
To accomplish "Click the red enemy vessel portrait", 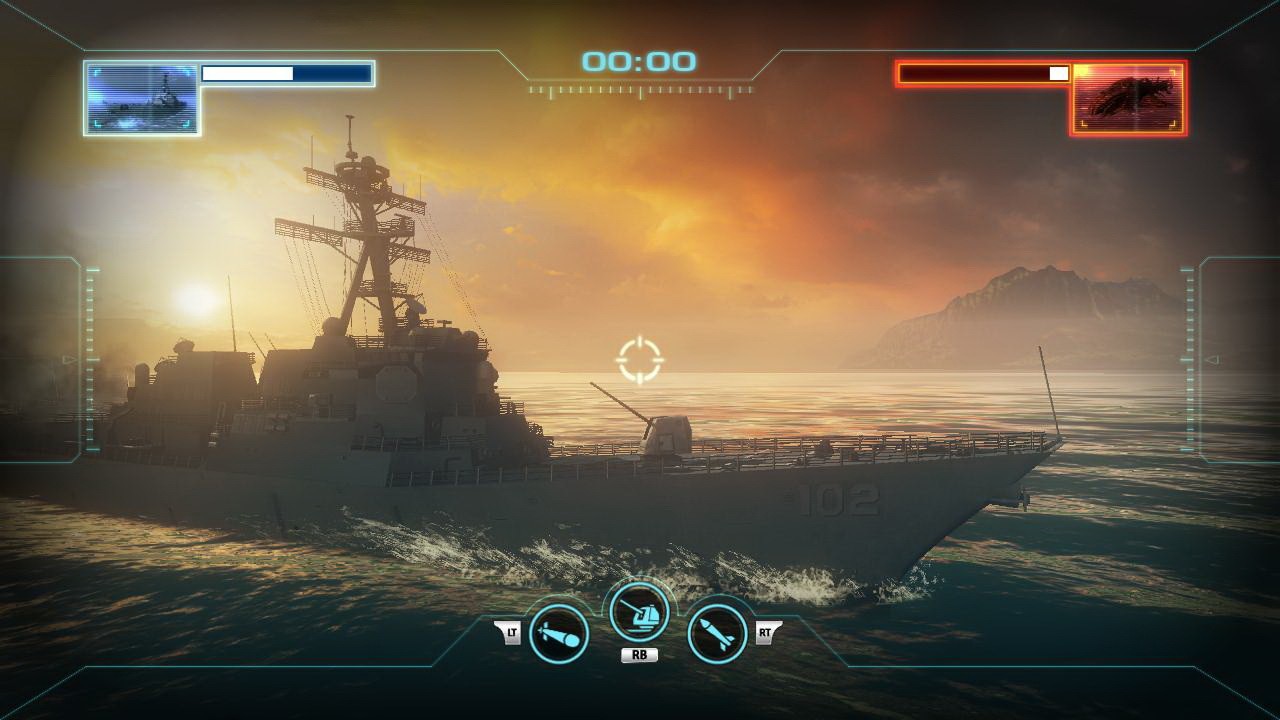I will click(1128, 98).
